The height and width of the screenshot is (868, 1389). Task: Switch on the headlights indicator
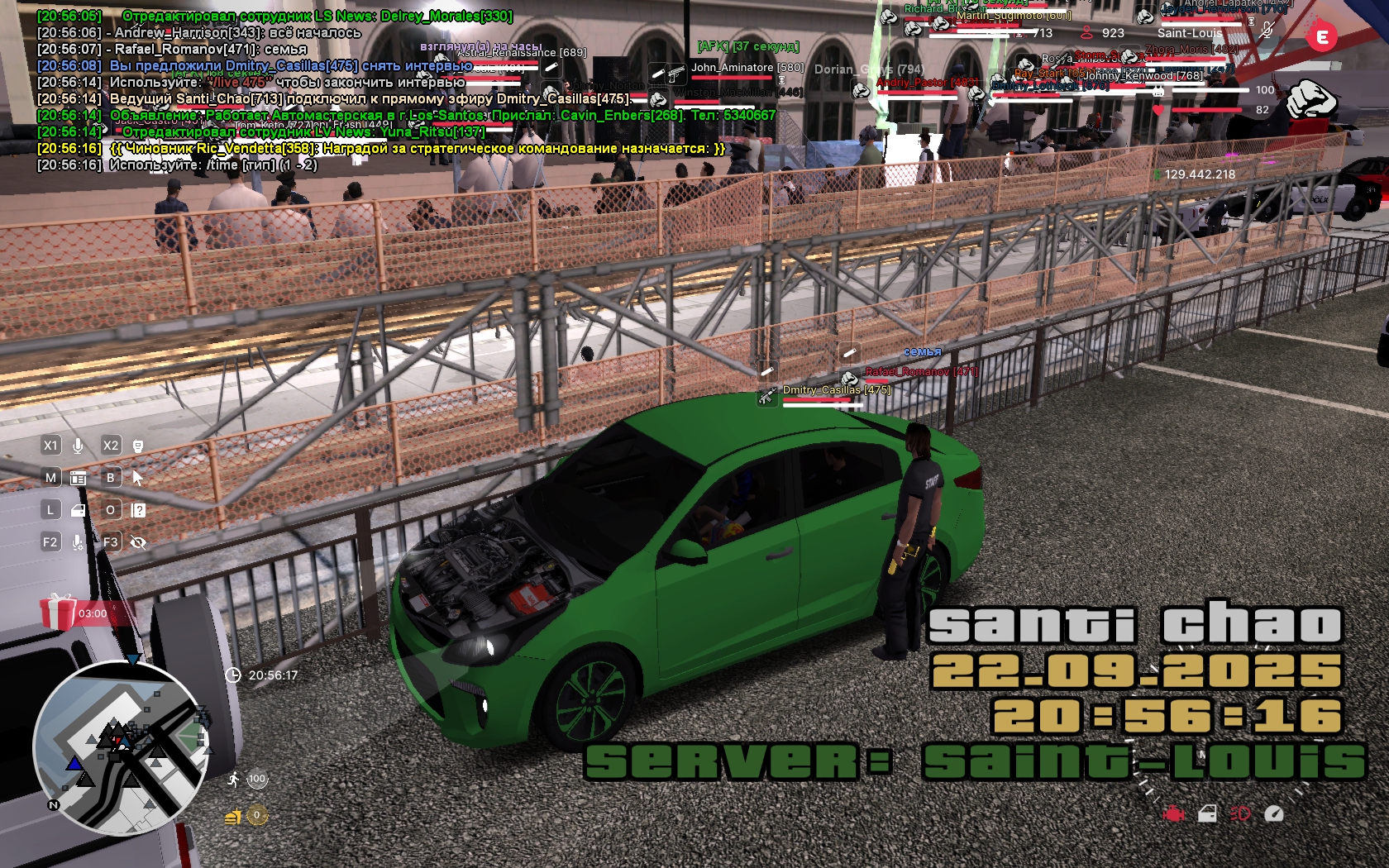[x=1240, y=814]
